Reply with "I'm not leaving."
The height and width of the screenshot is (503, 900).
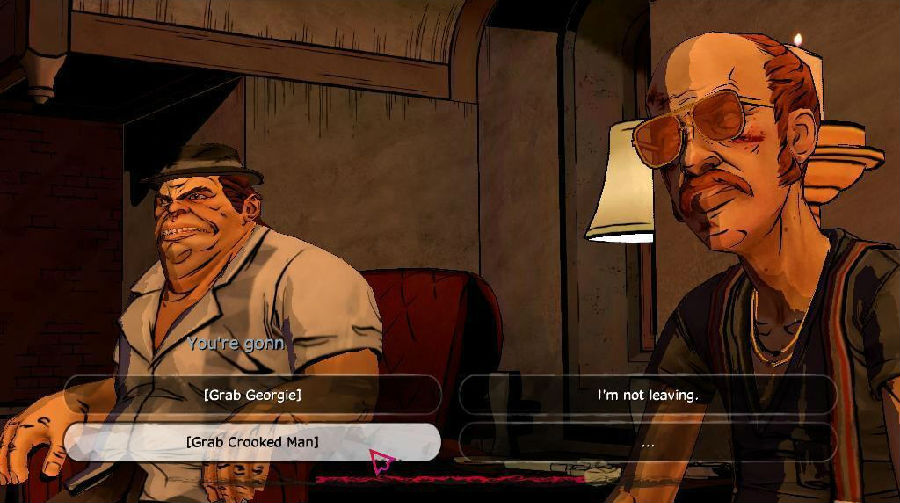(647, 394)
